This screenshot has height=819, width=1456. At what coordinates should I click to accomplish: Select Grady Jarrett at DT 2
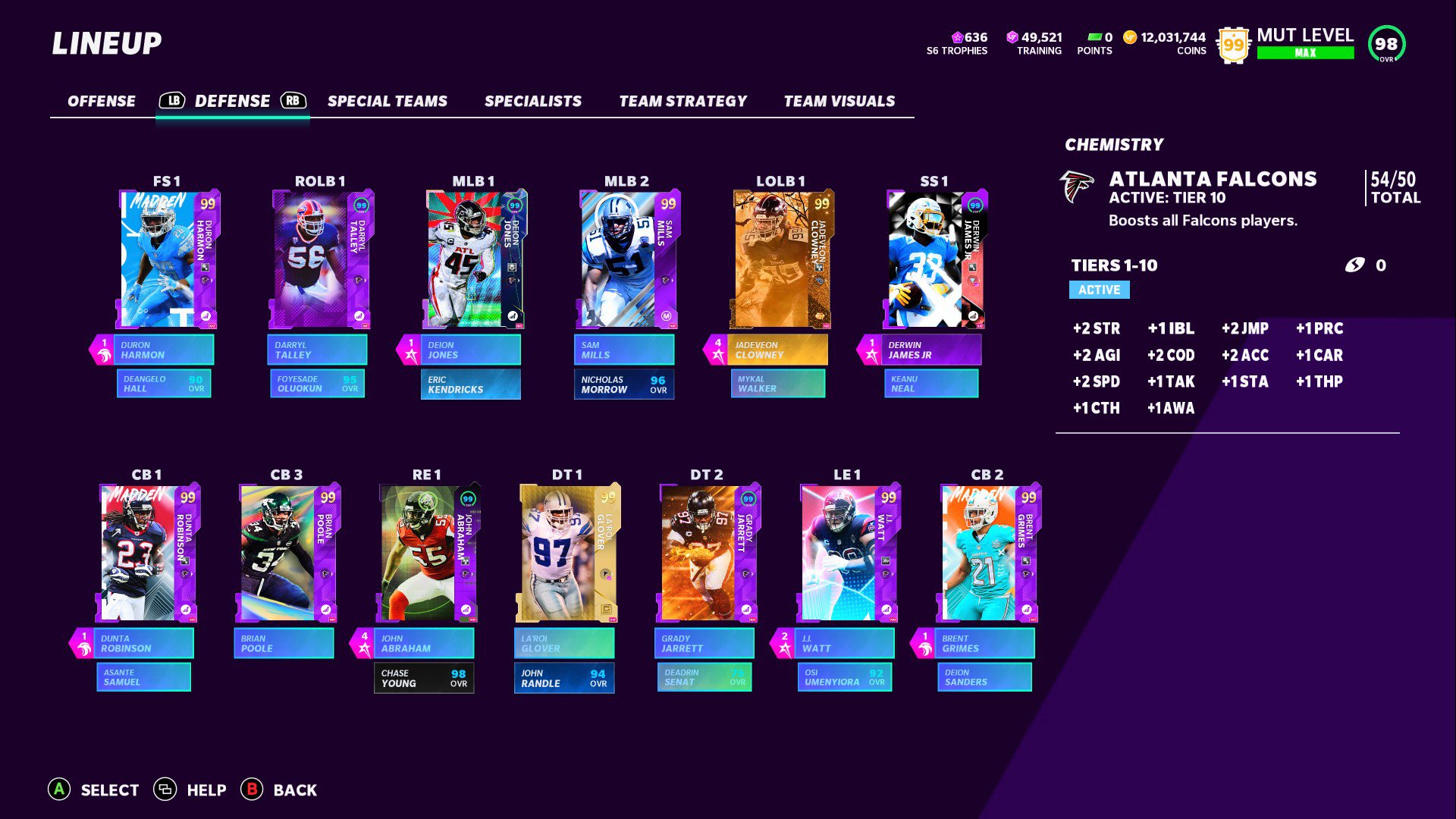pos(708,553)
